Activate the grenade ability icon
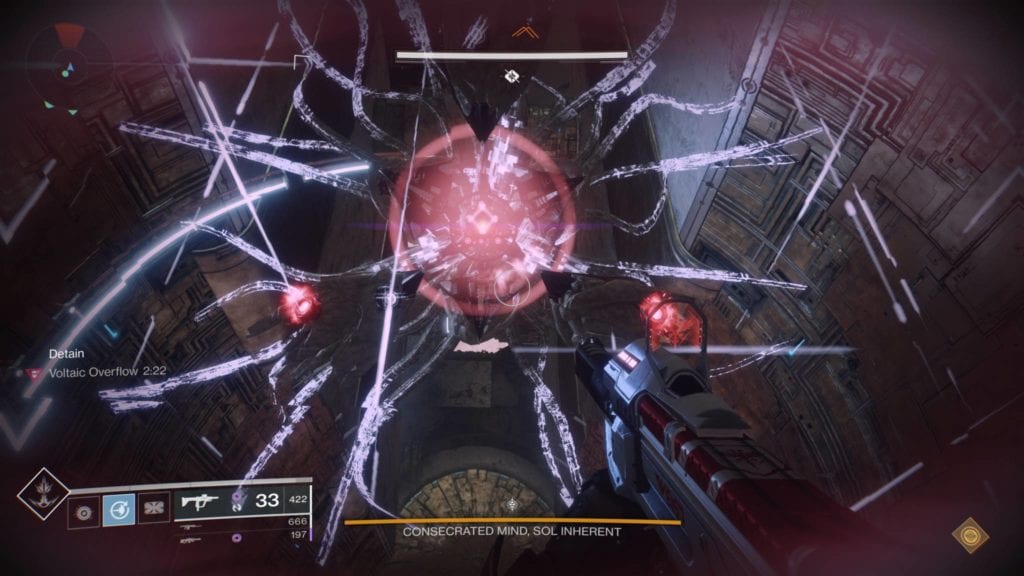The height and width of the screenshot is (576, 1024). (x=83, y=510)
